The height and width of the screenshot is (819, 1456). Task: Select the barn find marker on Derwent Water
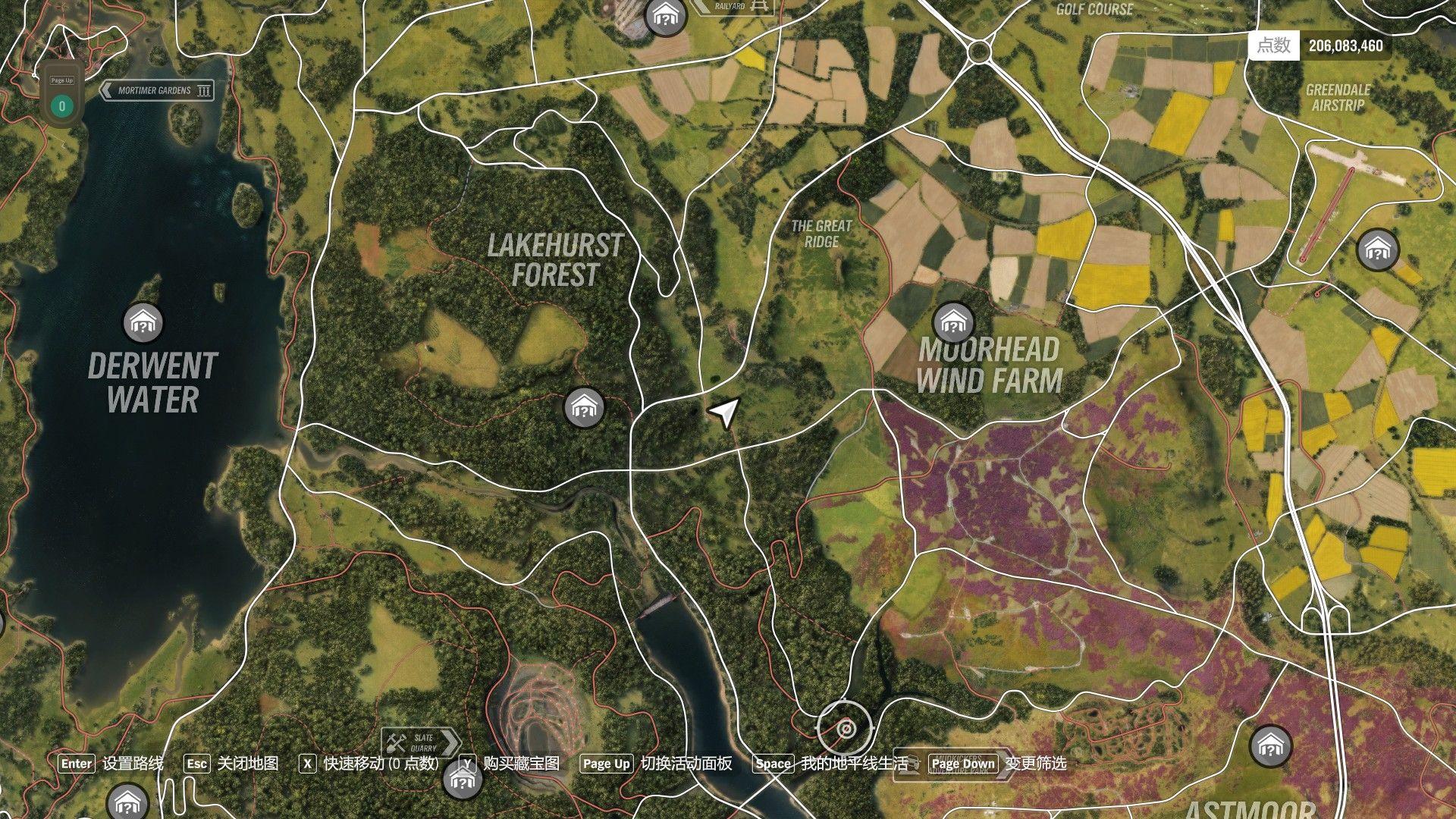[x=143, y=324]
